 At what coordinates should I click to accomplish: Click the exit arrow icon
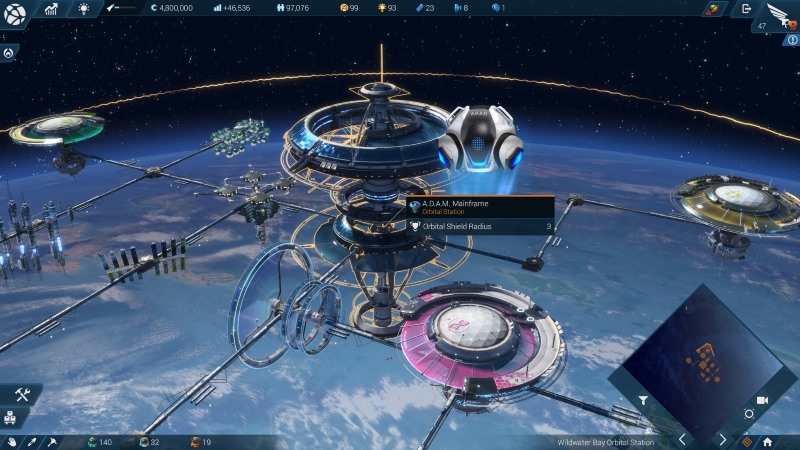point(745,9)
